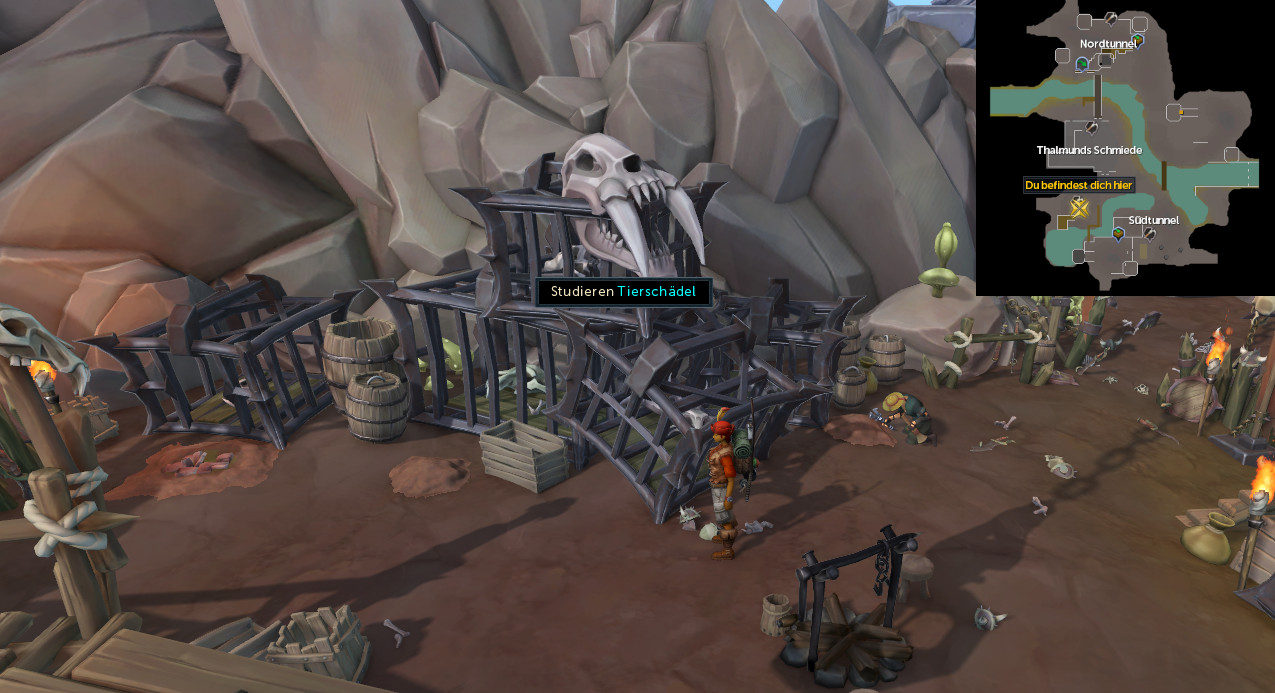Click the blue pin with green arrow
1275x693 pixels.
coord(1082,64)
